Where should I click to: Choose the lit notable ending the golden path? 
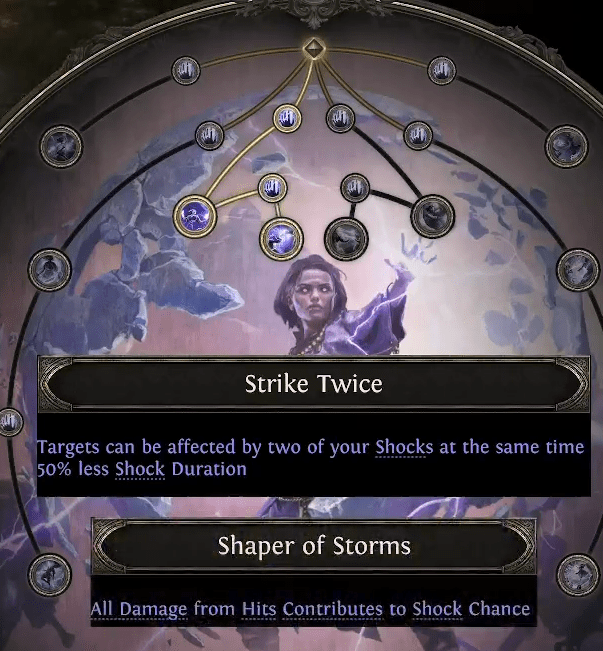(280, 237)
